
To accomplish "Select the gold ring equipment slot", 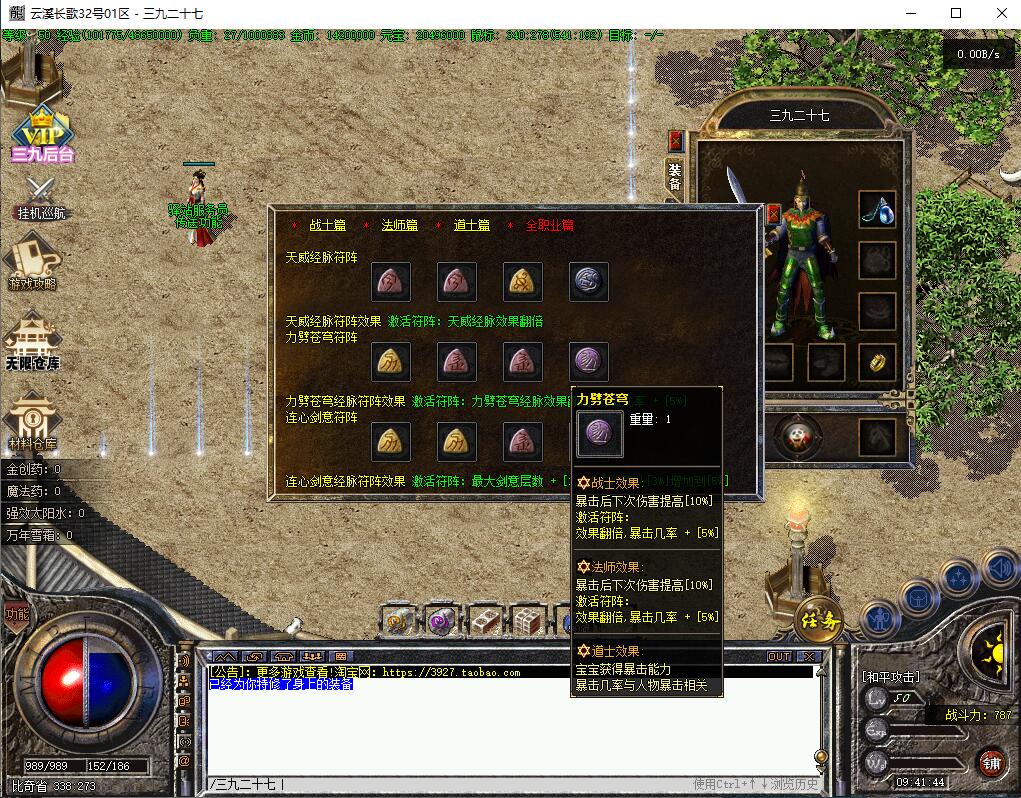I will pyautogui.click(x=877, y=362).
